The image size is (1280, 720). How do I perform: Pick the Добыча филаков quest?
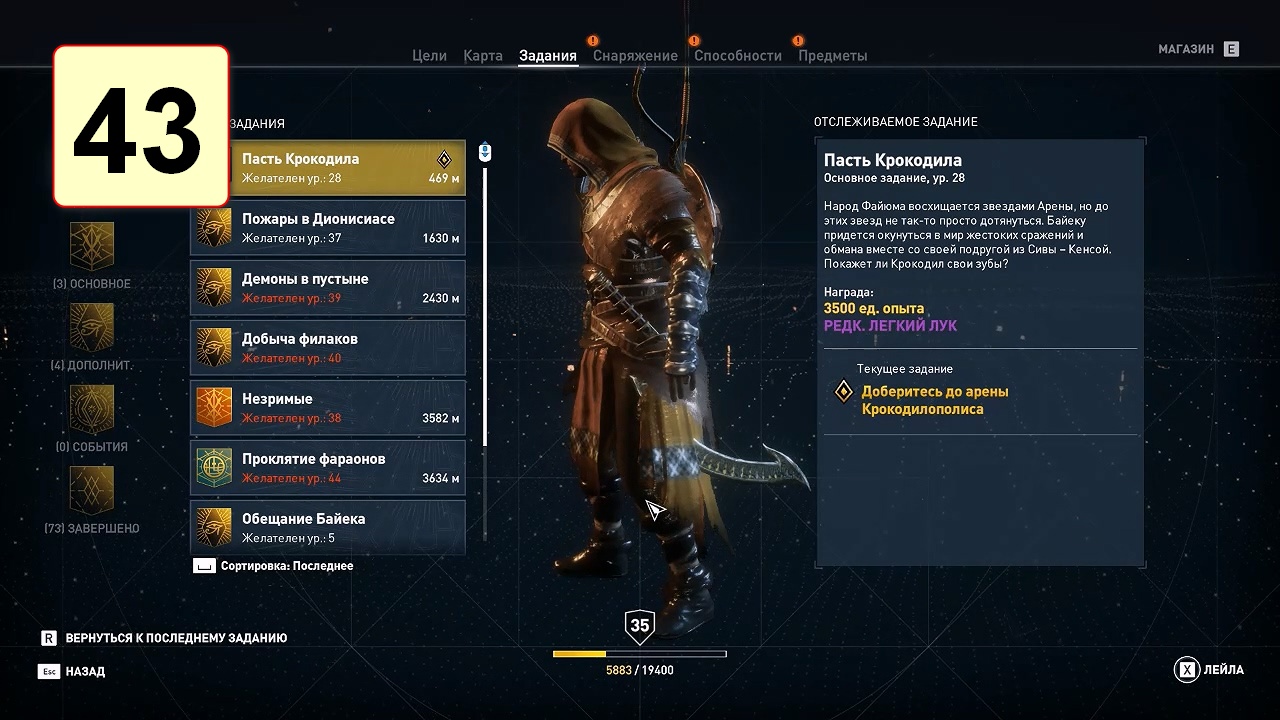pyautogui.click(x=328, y=348)
